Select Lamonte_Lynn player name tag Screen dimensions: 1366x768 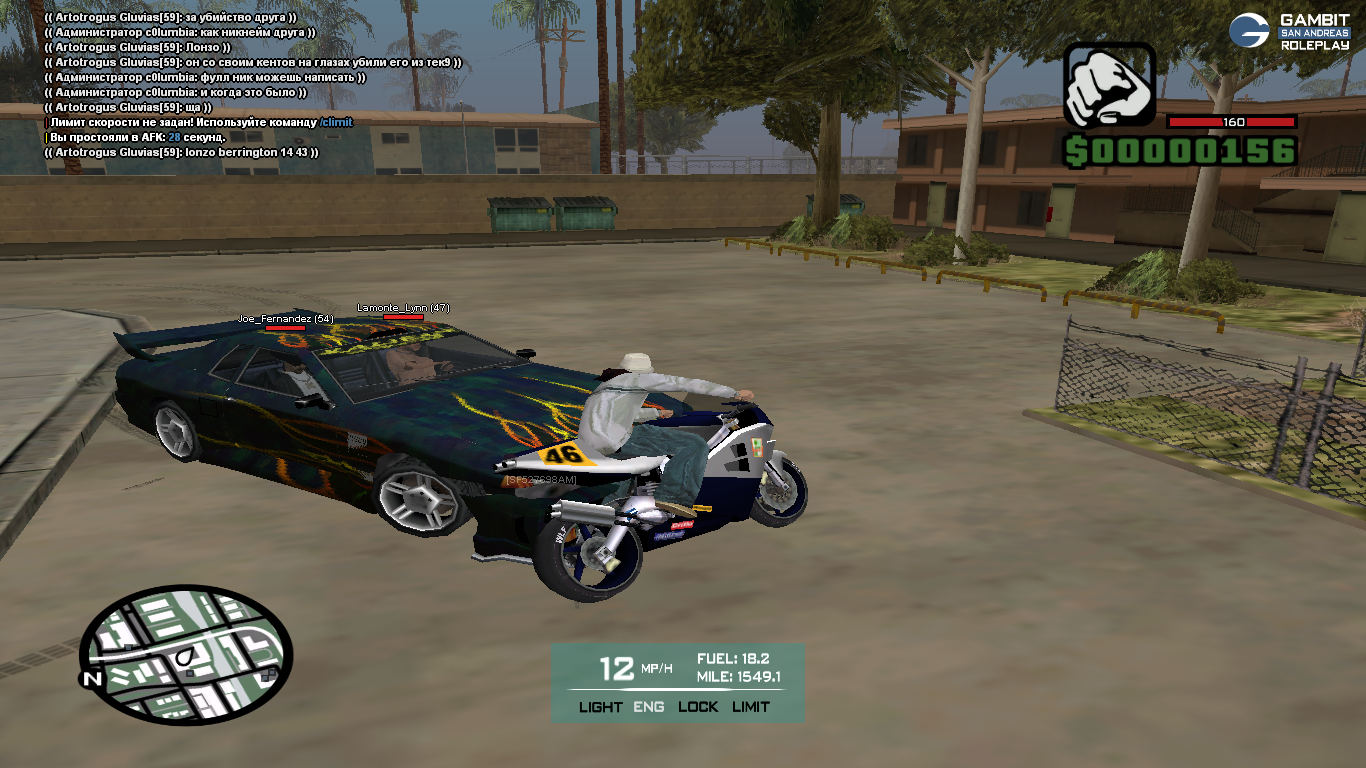coord(403,308)
